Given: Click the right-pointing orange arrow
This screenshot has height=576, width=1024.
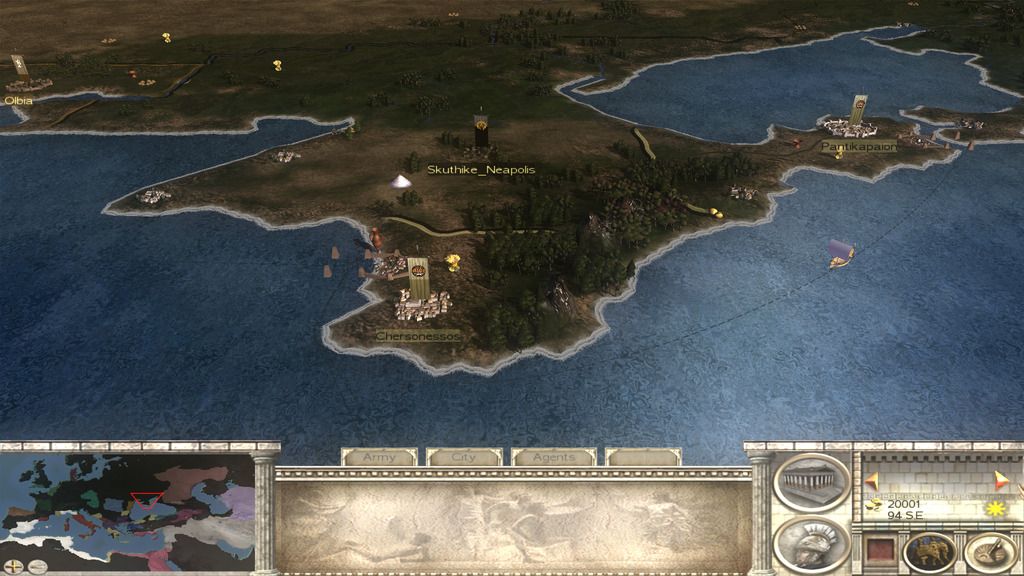Looking at the screenshot, I should pos(1001,479).
